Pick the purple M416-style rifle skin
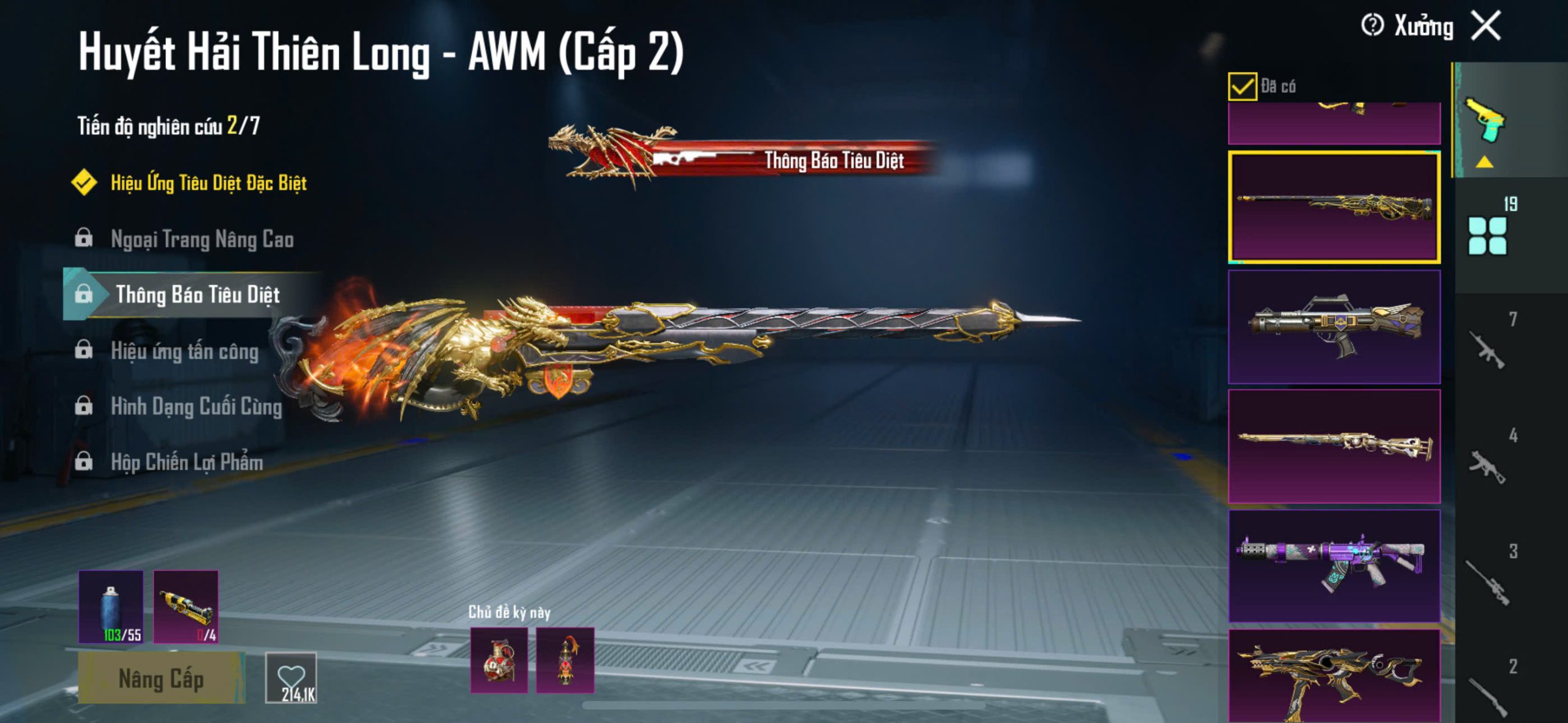This screenshot has width=1568, height=723. tap(1334, 566)
